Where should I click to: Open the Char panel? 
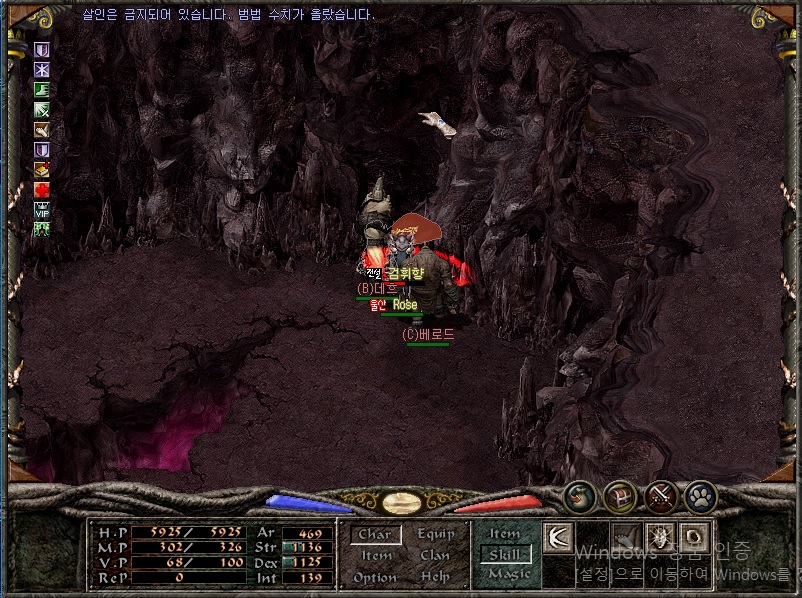(x=375, y=535)
